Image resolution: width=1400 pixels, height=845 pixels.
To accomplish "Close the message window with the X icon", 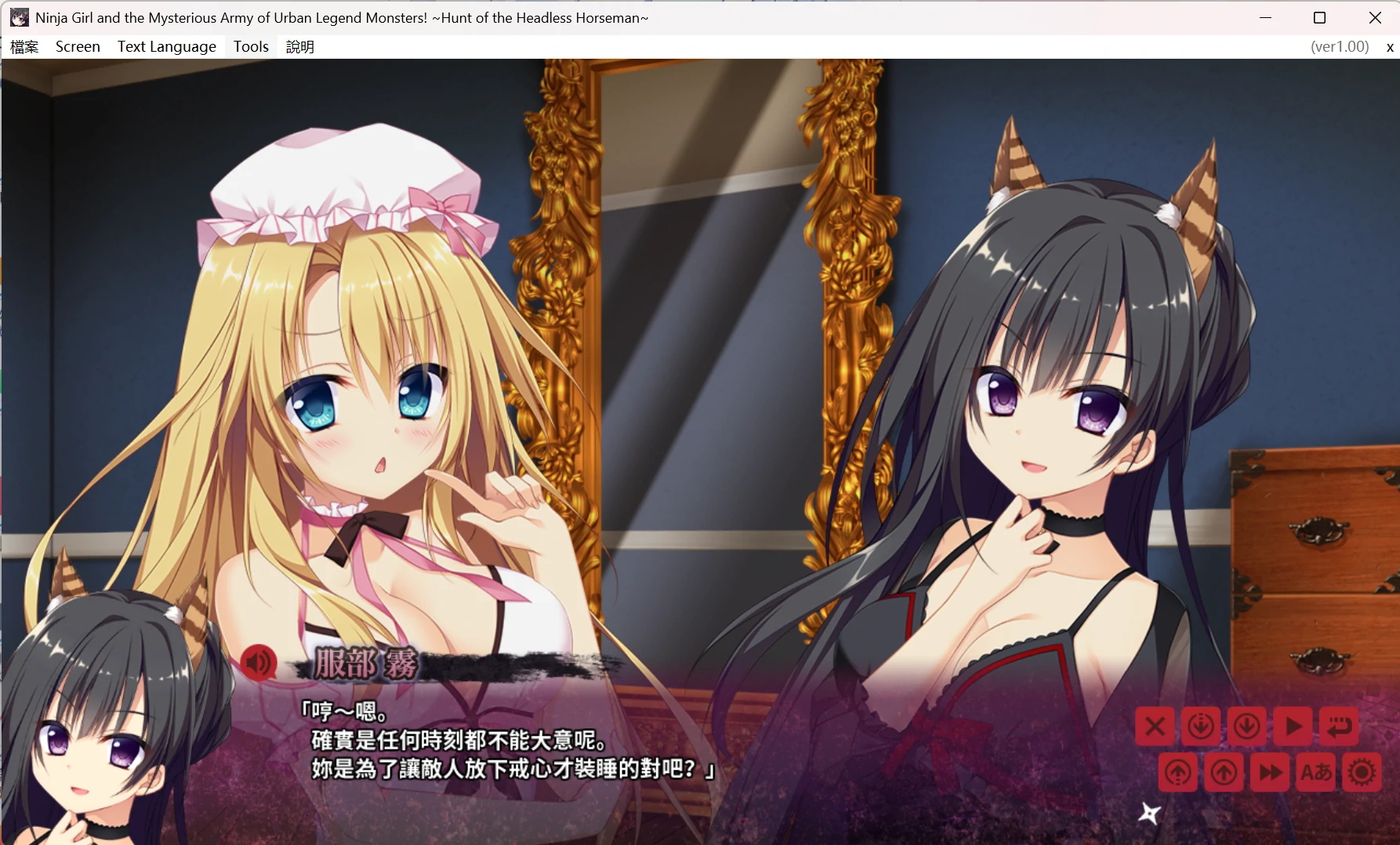I will (1154, 726).
